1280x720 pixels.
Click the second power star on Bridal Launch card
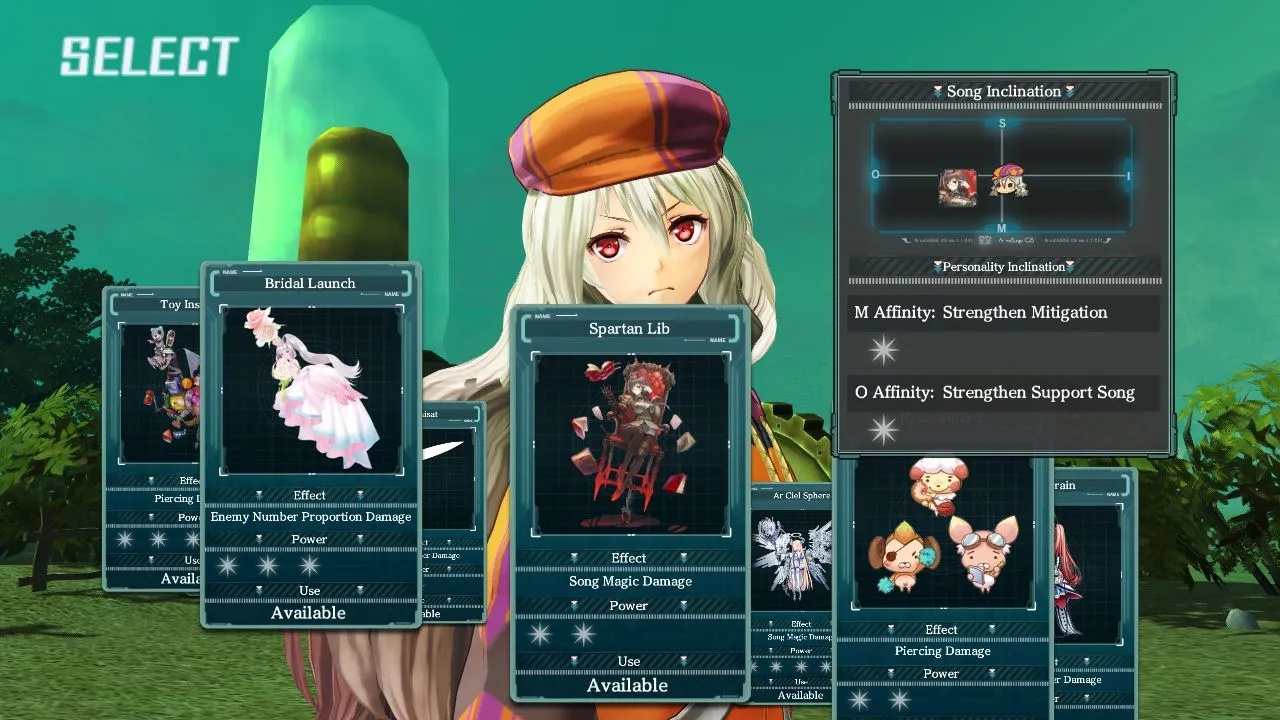tap(268, 565)
